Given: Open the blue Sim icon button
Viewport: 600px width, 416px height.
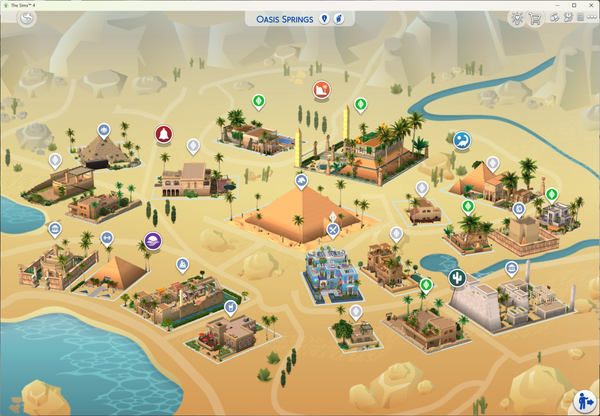Looking at the screenshot, I should click(583, 401).
